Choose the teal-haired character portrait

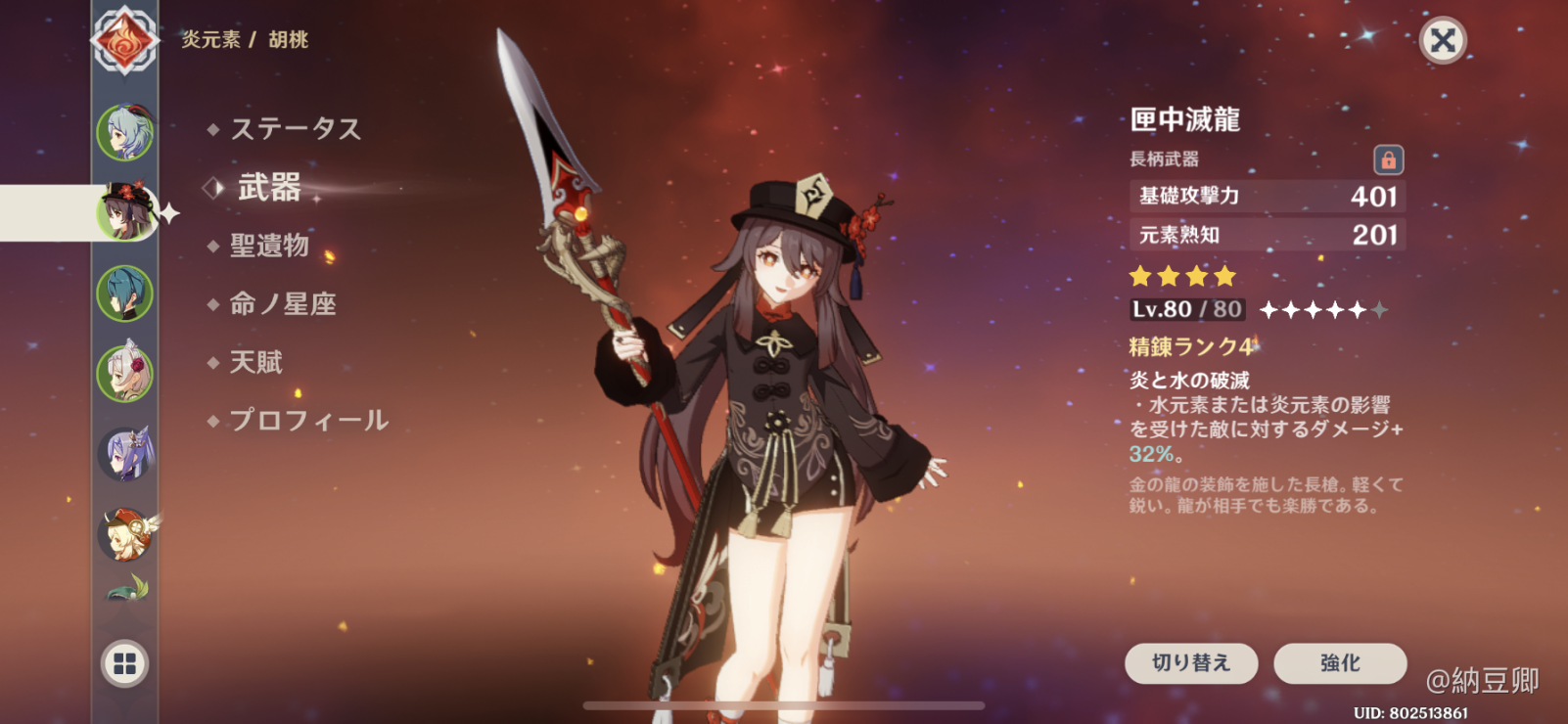pyautogui.click(x=125, y=293)
